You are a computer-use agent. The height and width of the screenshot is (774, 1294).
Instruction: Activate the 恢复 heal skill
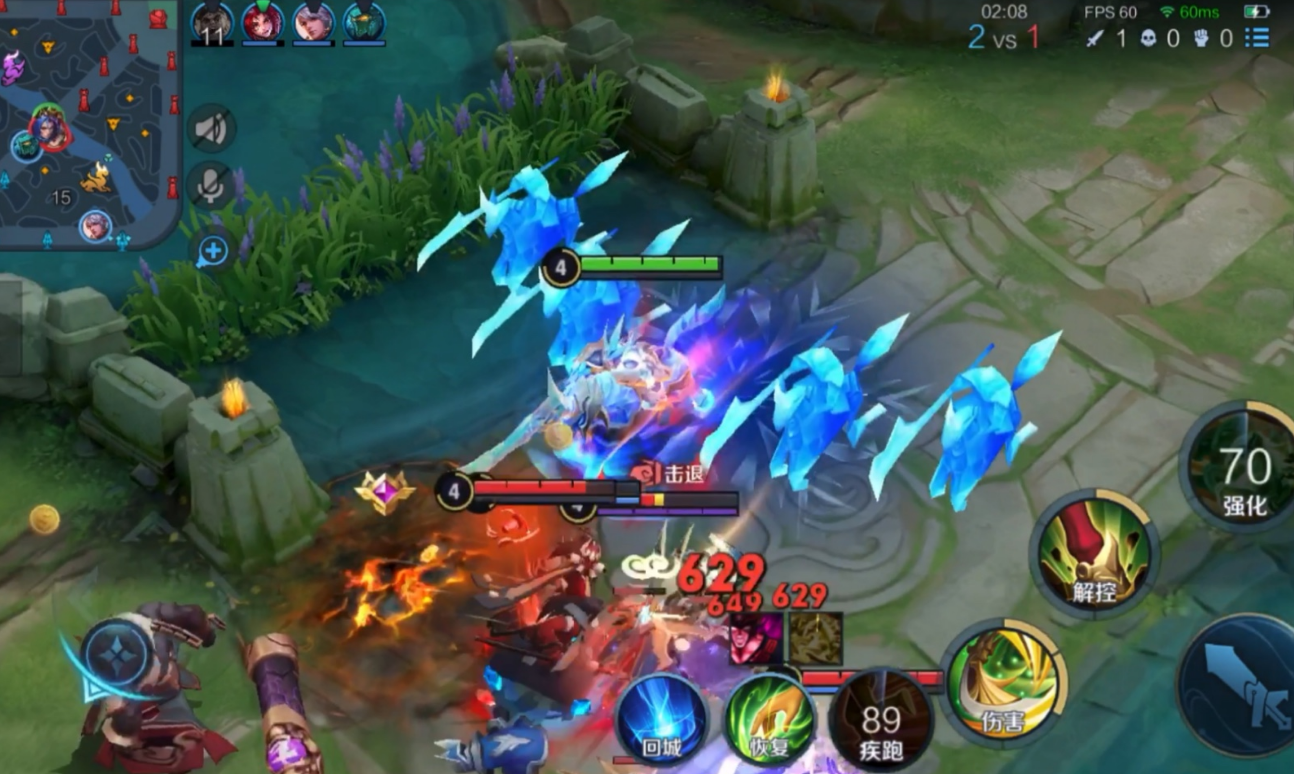click(x=770, y=720)
